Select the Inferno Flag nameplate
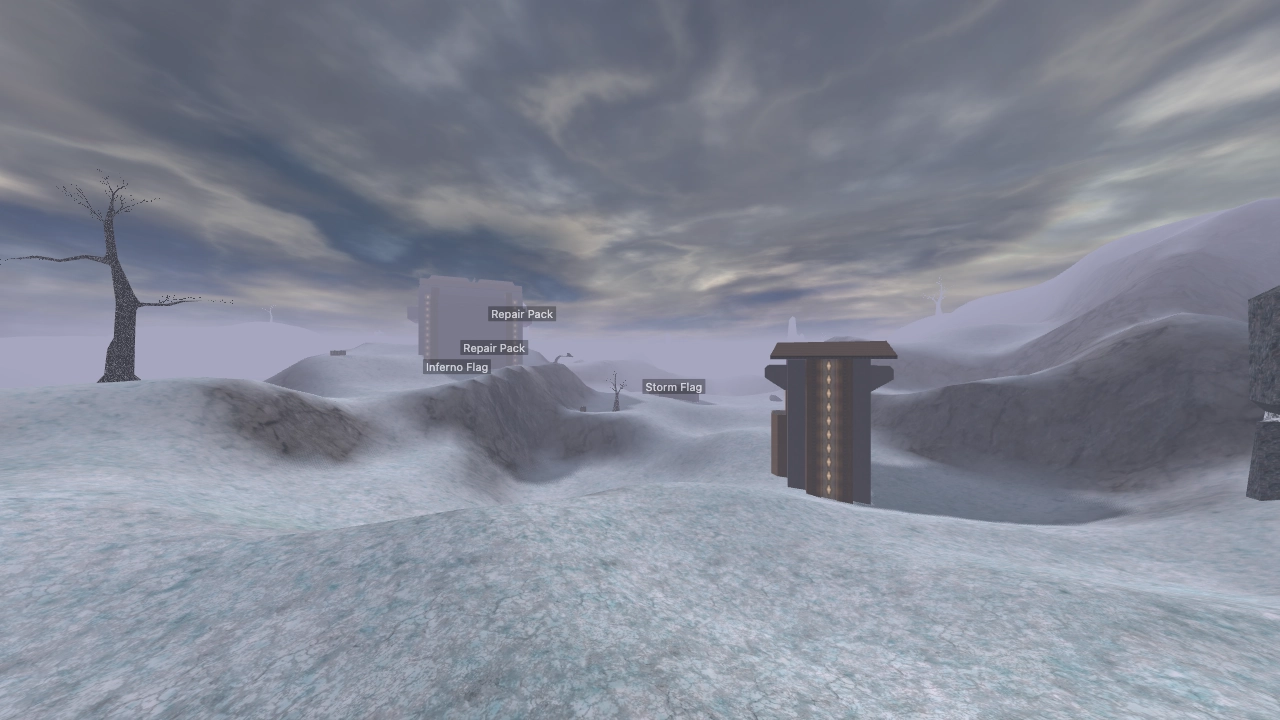This screenshot has height=720, width=1280. (x=456, y=366)
